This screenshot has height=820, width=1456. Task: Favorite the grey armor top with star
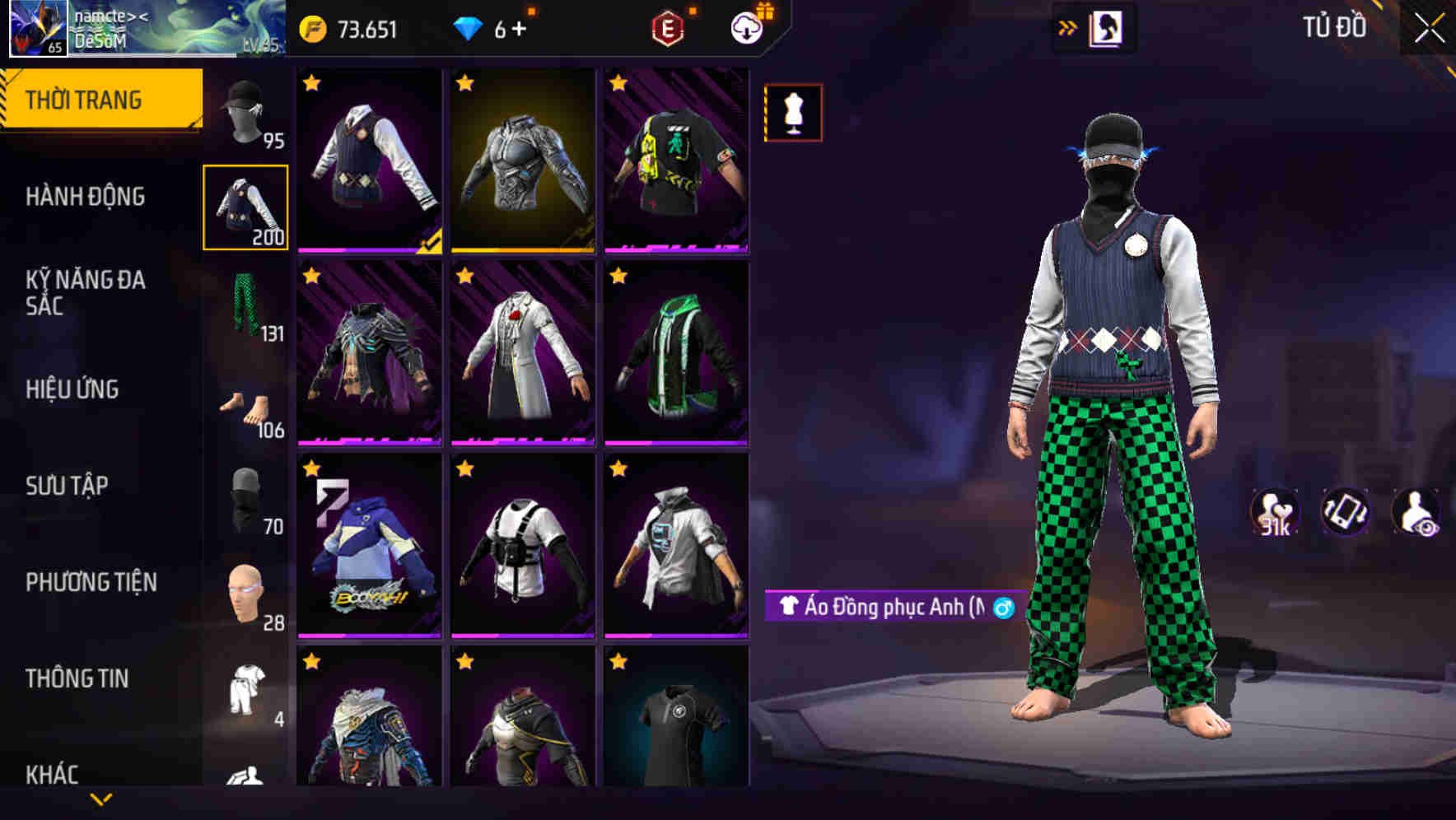point(464,80)
